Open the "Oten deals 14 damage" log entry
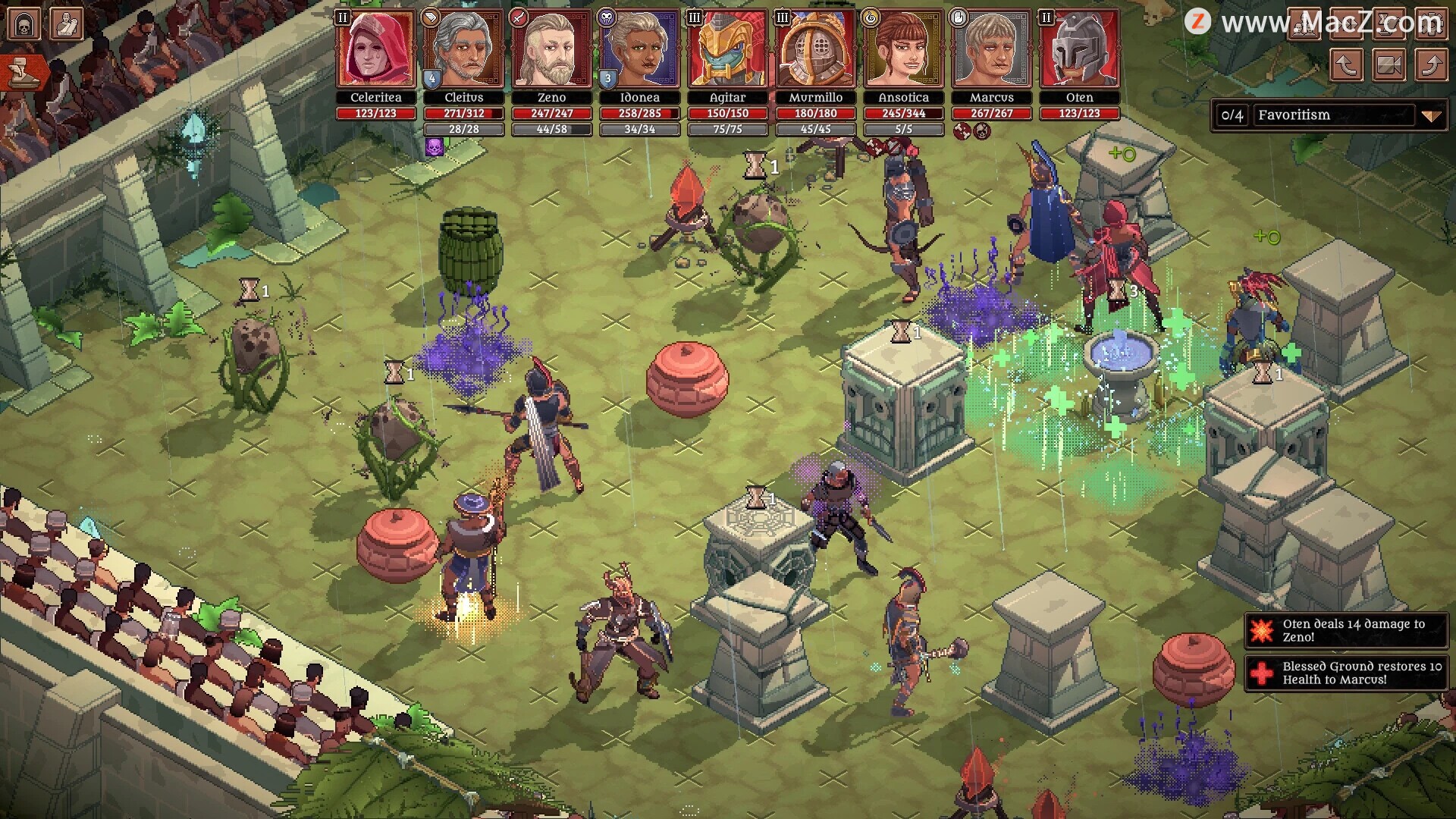The height and width of the screenshot is (819, 1456). (x=1346, y=630)
